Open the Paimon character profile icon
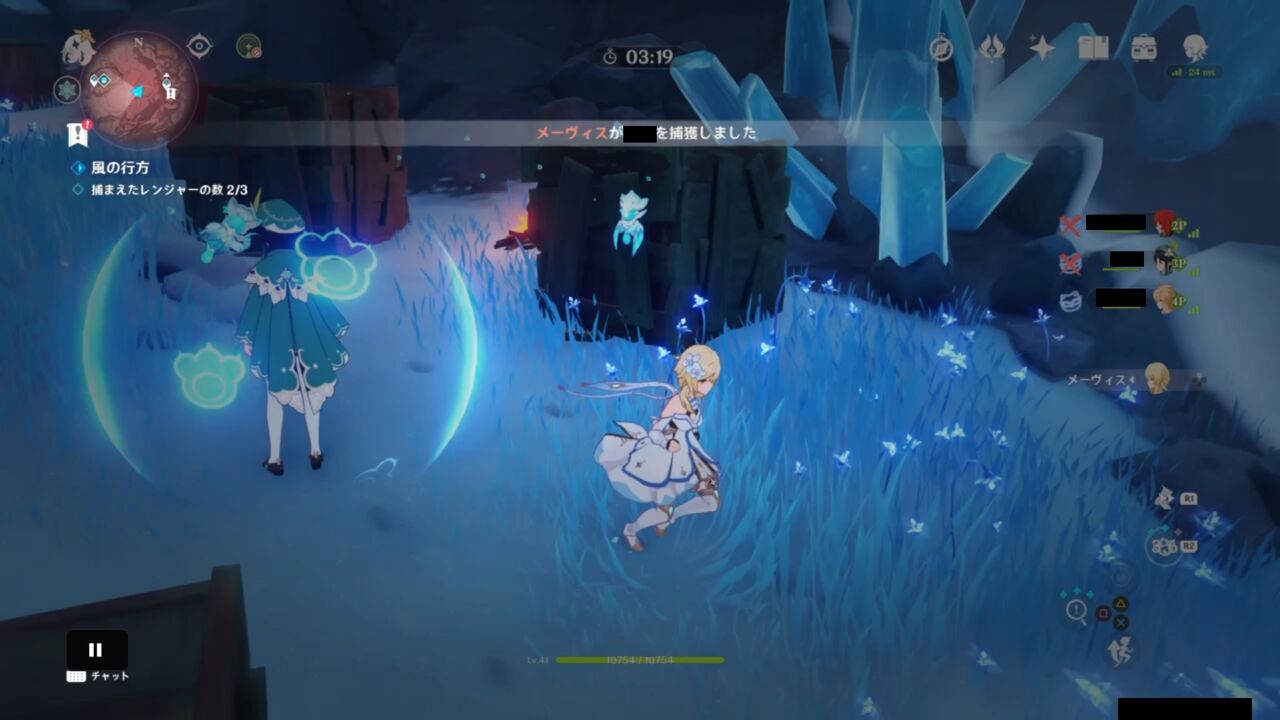The image size is (1280, 720). pyautogui.click(x=1196, y=46)
